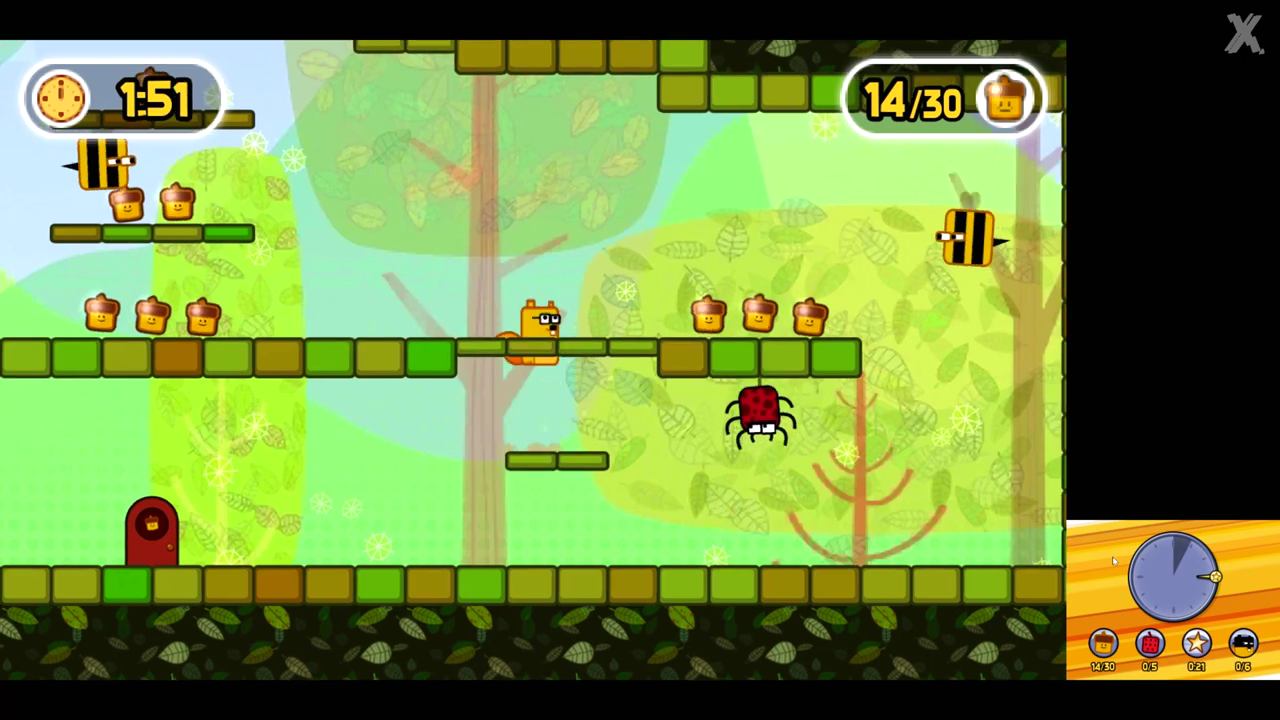
Task: Click the acorn beside the top-left bee
Action: (x=128, y=204)
